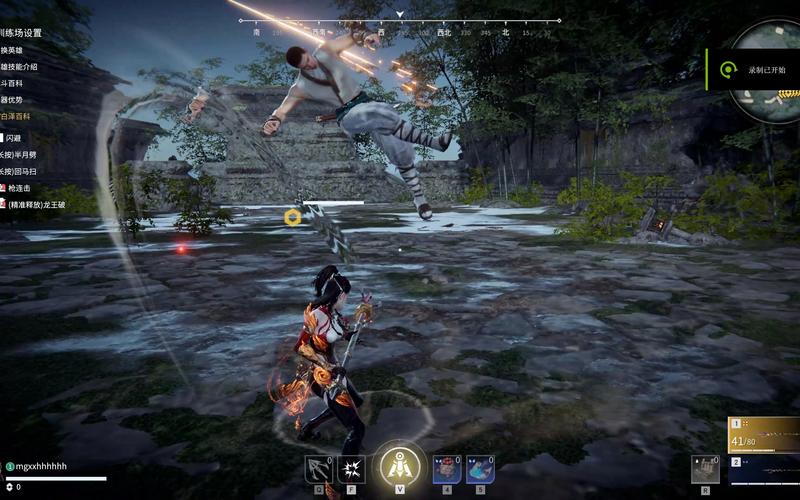
Task: Select the 闪避 dodge move entry
Action: click(x=13, y=138)
